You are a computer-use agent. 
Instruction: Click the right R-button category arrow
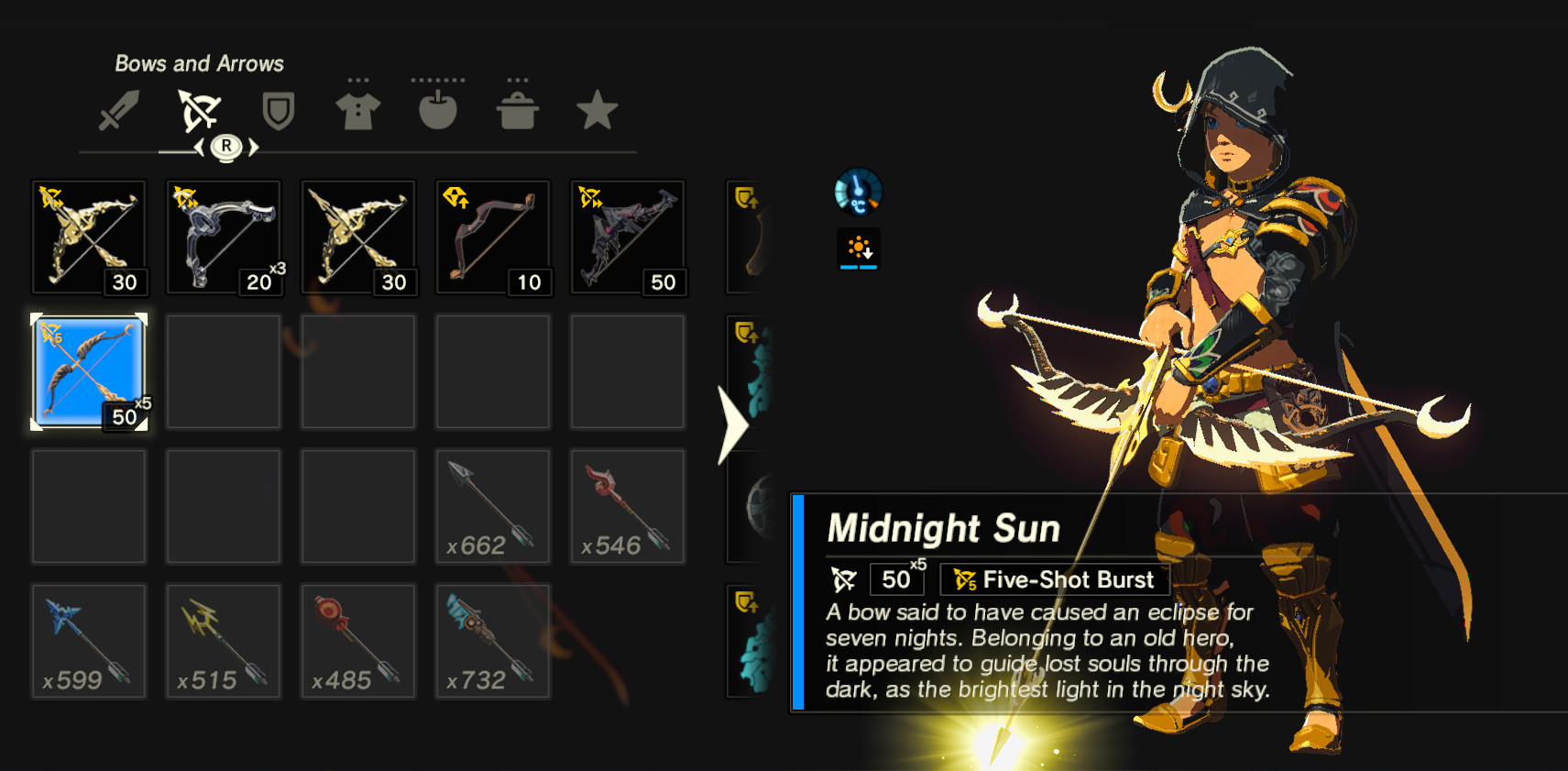point(253,147)
